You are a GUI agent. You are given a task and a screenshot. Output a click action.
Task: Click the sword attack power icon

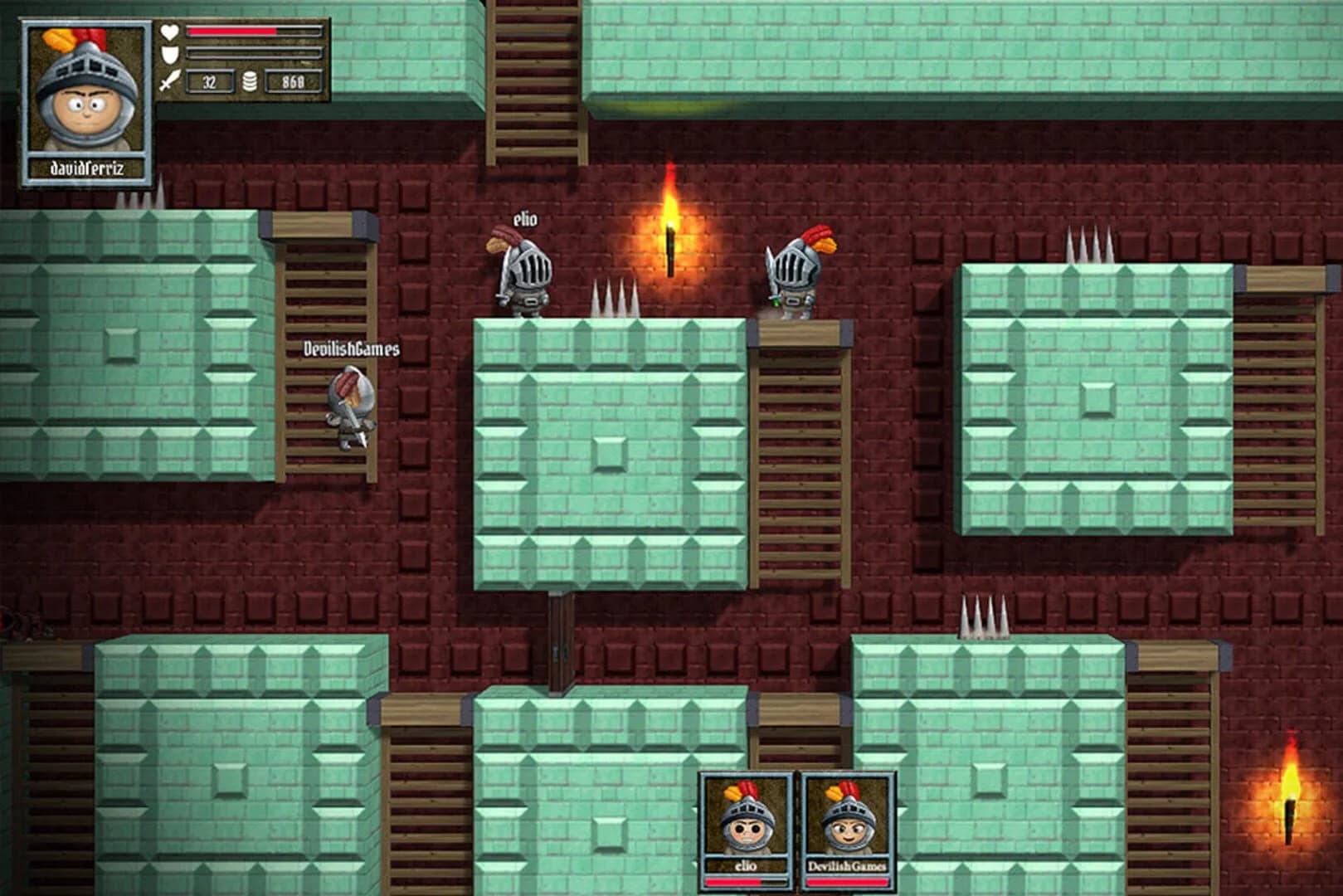click(x=169, y=82)
